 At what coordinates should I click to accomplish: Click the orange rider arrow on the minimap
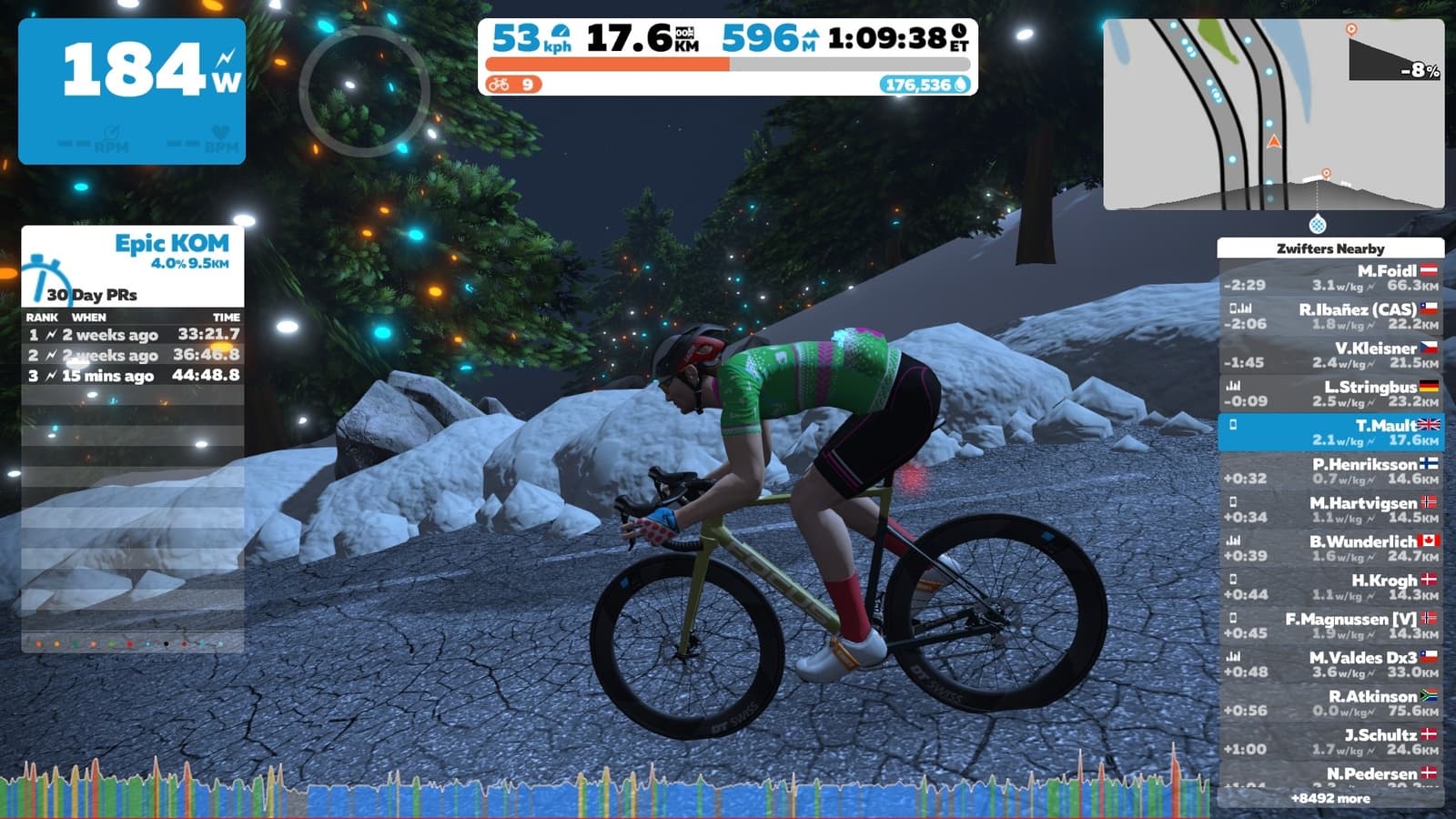coord(1274,143)
